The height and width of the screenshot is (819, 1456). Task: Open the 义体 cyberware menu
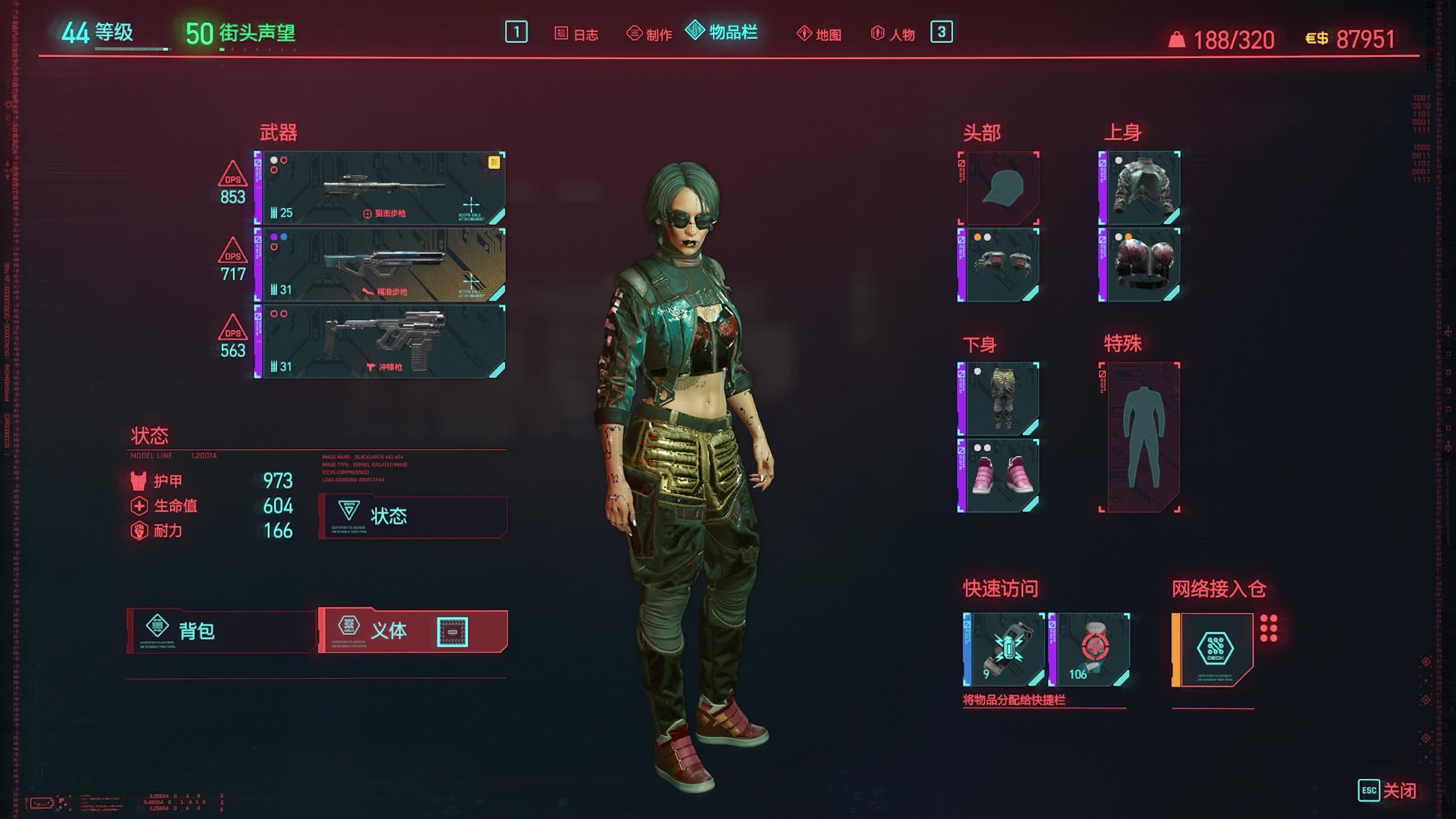413,631
